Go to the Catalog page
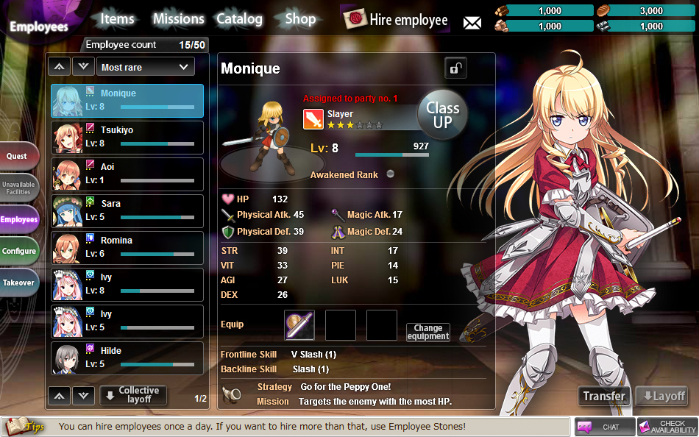 [x=239, y=18]
